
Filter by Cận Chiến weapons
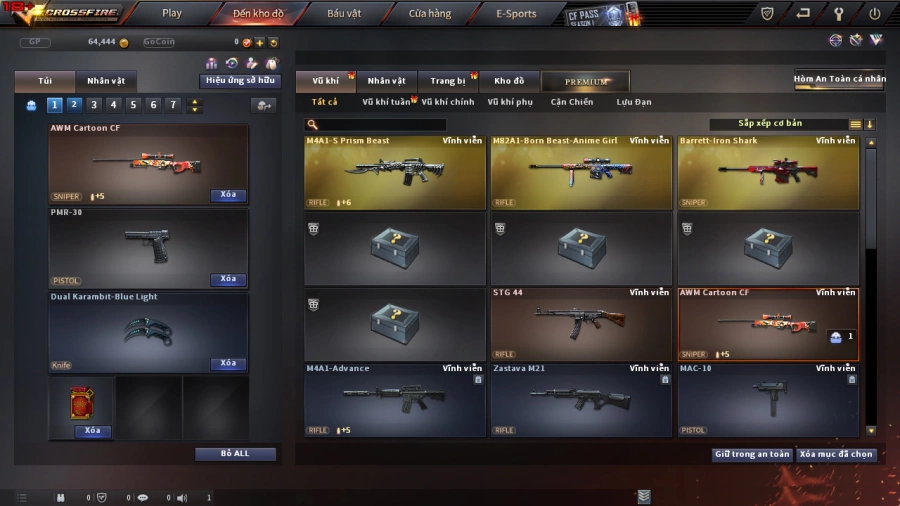(571, 102)
